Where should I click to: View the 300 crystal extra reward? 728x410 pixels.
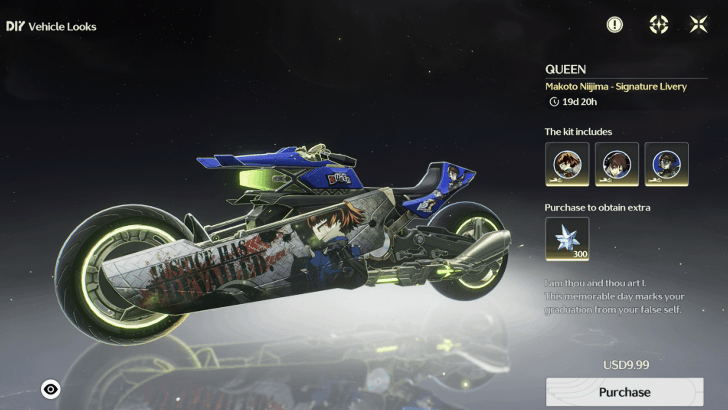pyautogui.click(x=567, y=240)
